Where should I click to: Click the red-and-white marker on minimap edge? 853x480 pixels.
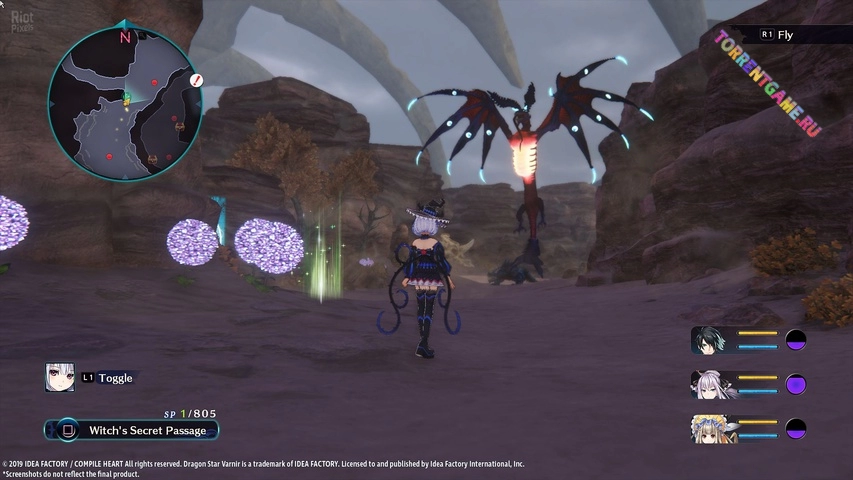tap(197, 79)
